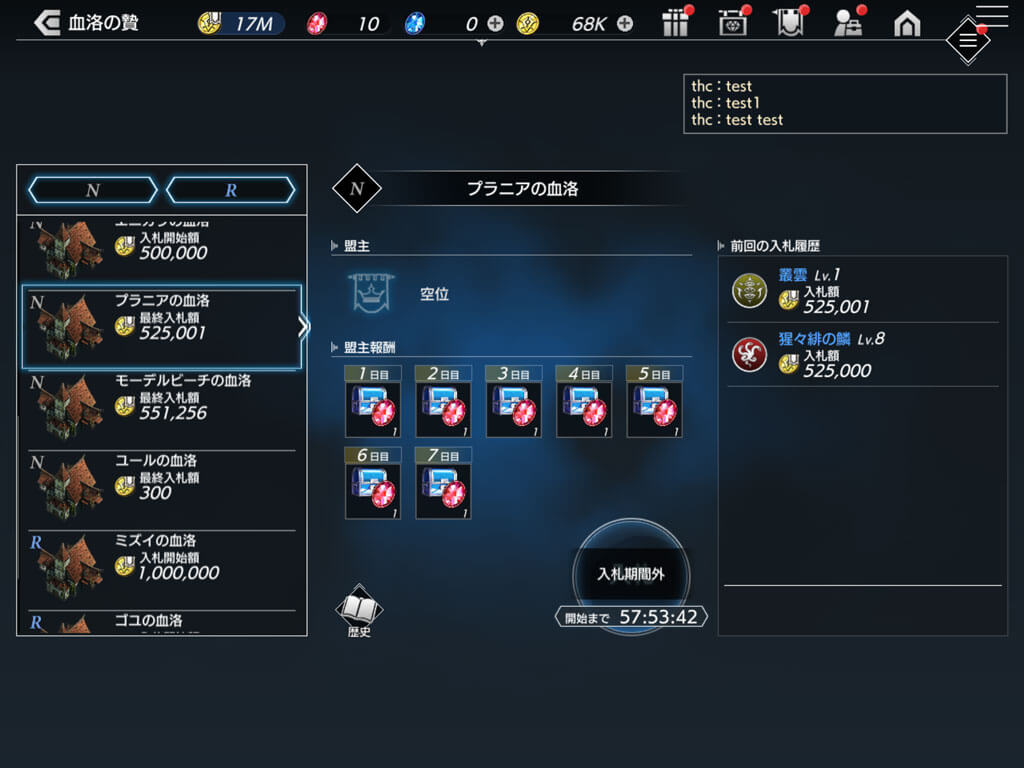Screen dimensions: 1024x768
Task: Go back from the 血洛の贄 screen
Action: click(47, 23)
